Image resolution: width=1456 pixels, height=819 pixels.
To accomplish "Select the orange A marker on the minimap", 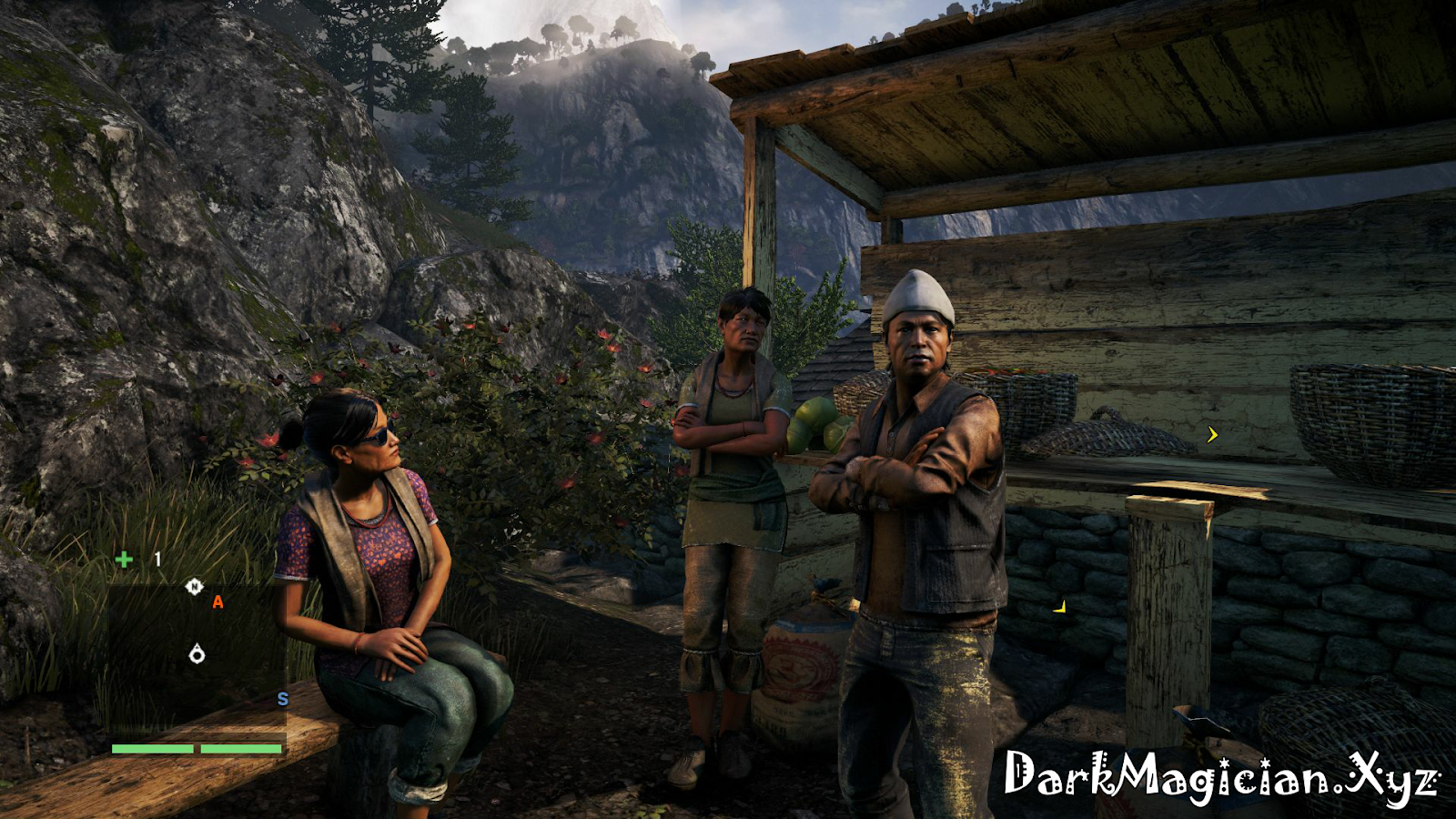I will click(217, 602).
